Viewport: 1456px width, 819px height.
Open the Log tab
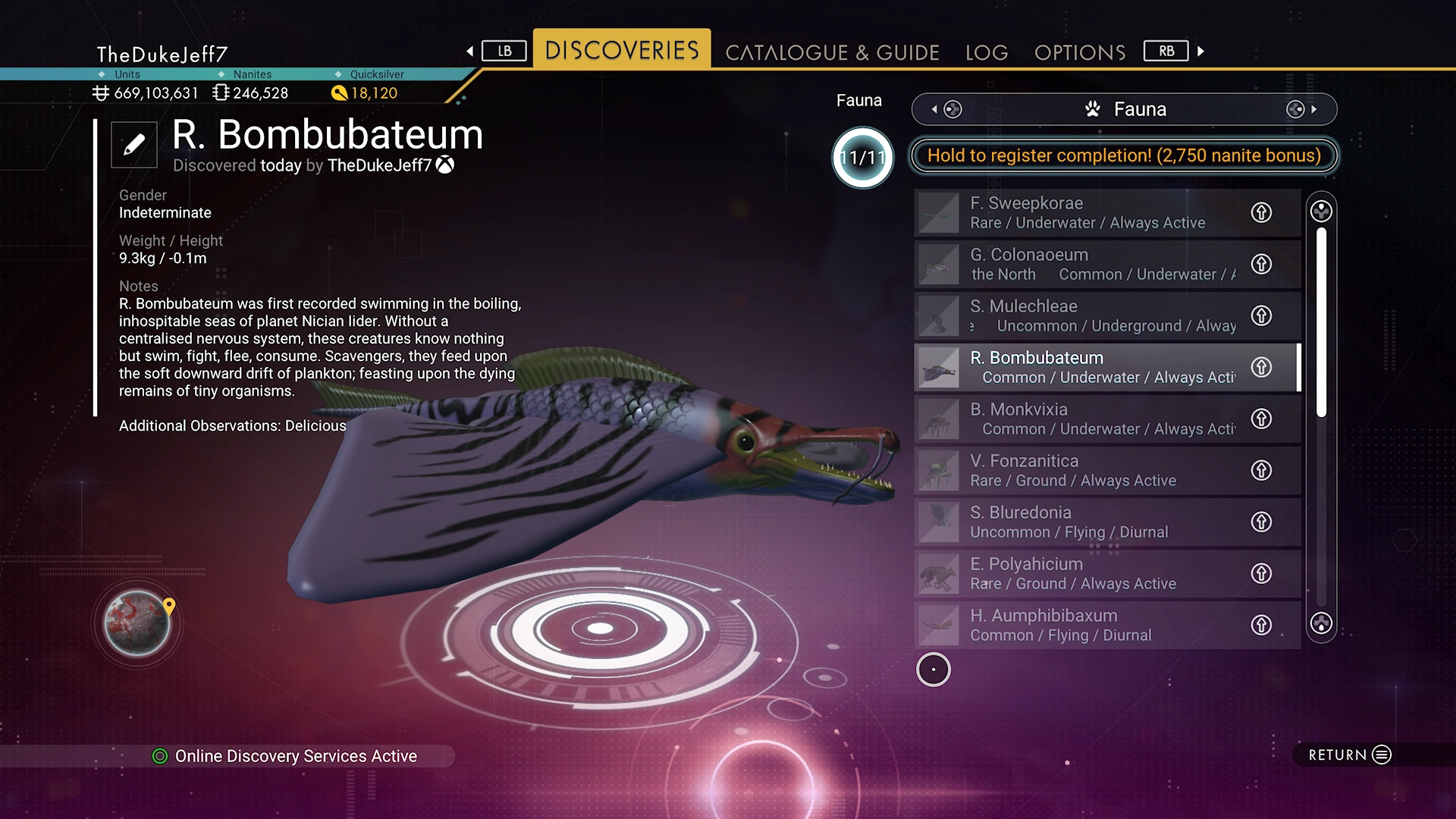987,52
